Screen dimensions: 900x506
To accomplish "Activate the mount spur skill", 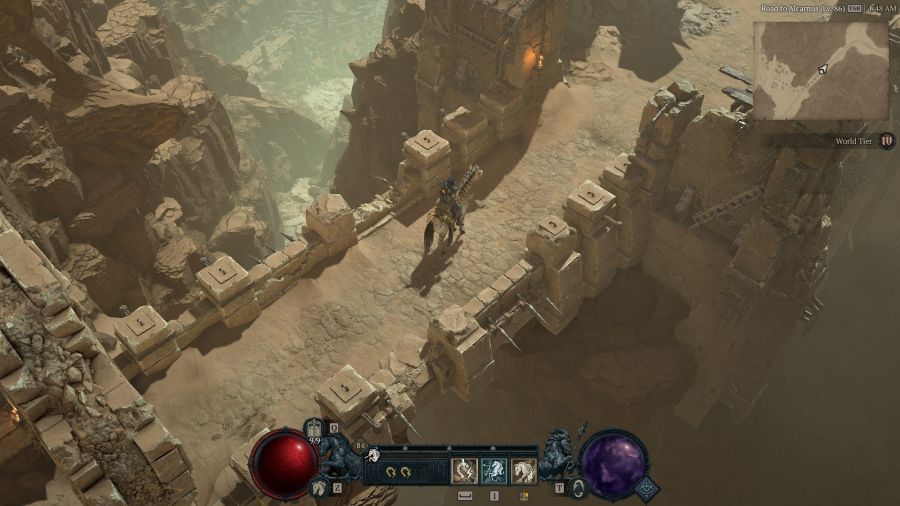I will click(464, 470).
